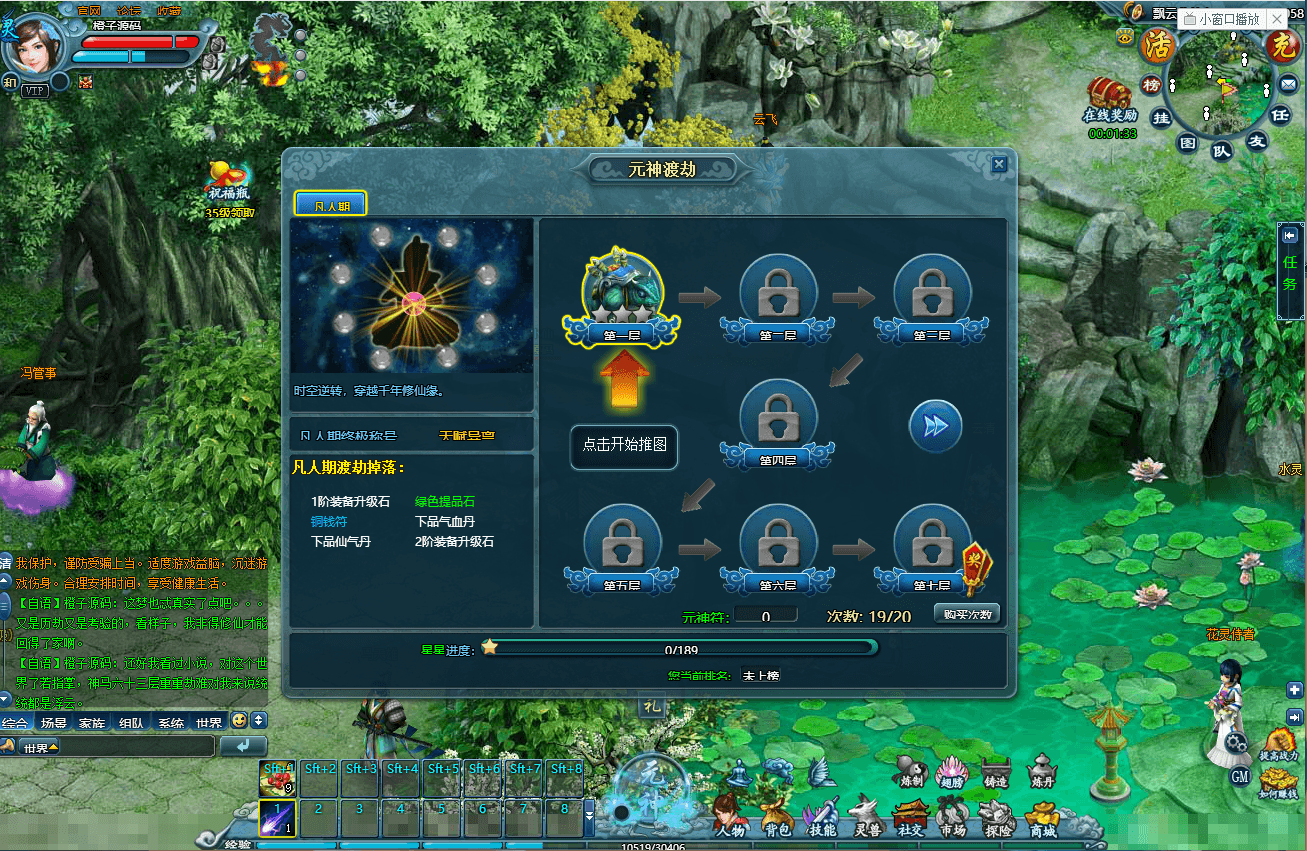The image size is (1307, 851).
Task: Click the chat send arrow button
Action: click(243, 746)
